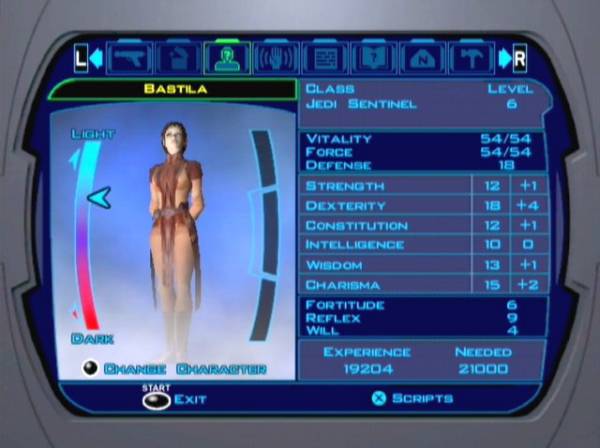The height and width of the screenshot is (448, 600).
Task: Switch to the hand-icon inventory tab
Action: [180, 58]
